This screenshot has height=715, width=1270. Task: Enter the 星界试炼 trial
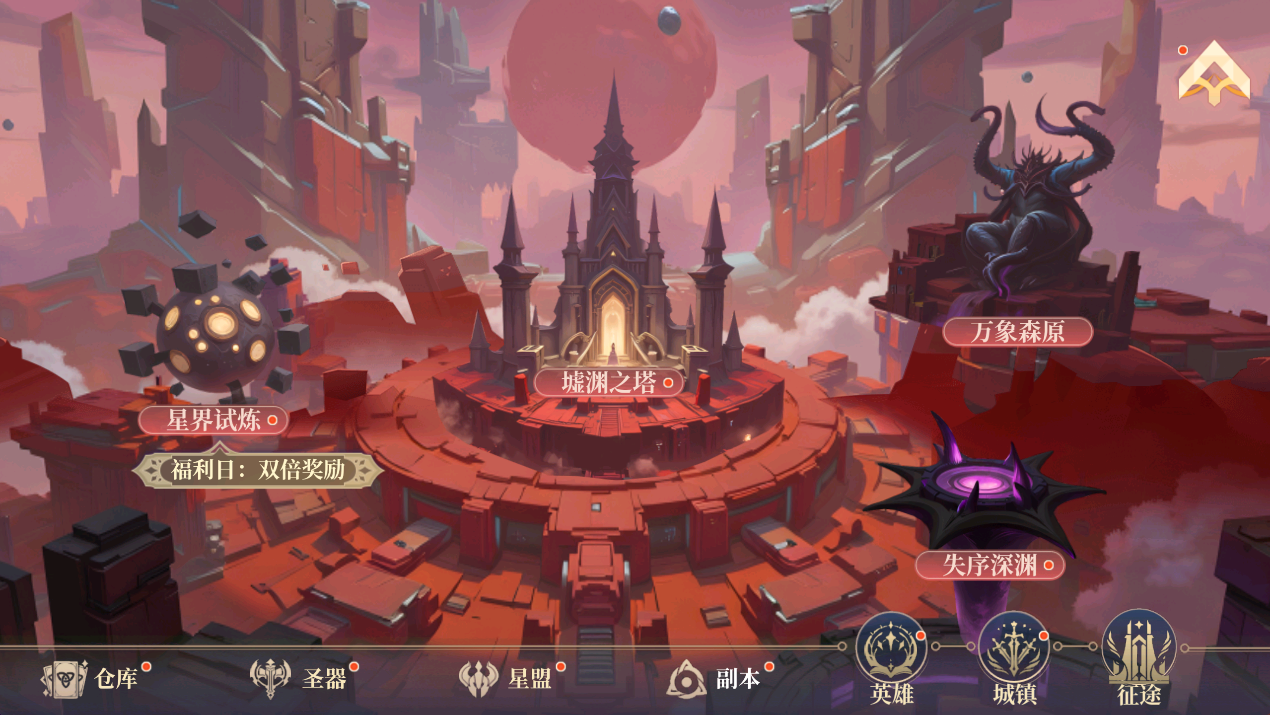point(213,419)
